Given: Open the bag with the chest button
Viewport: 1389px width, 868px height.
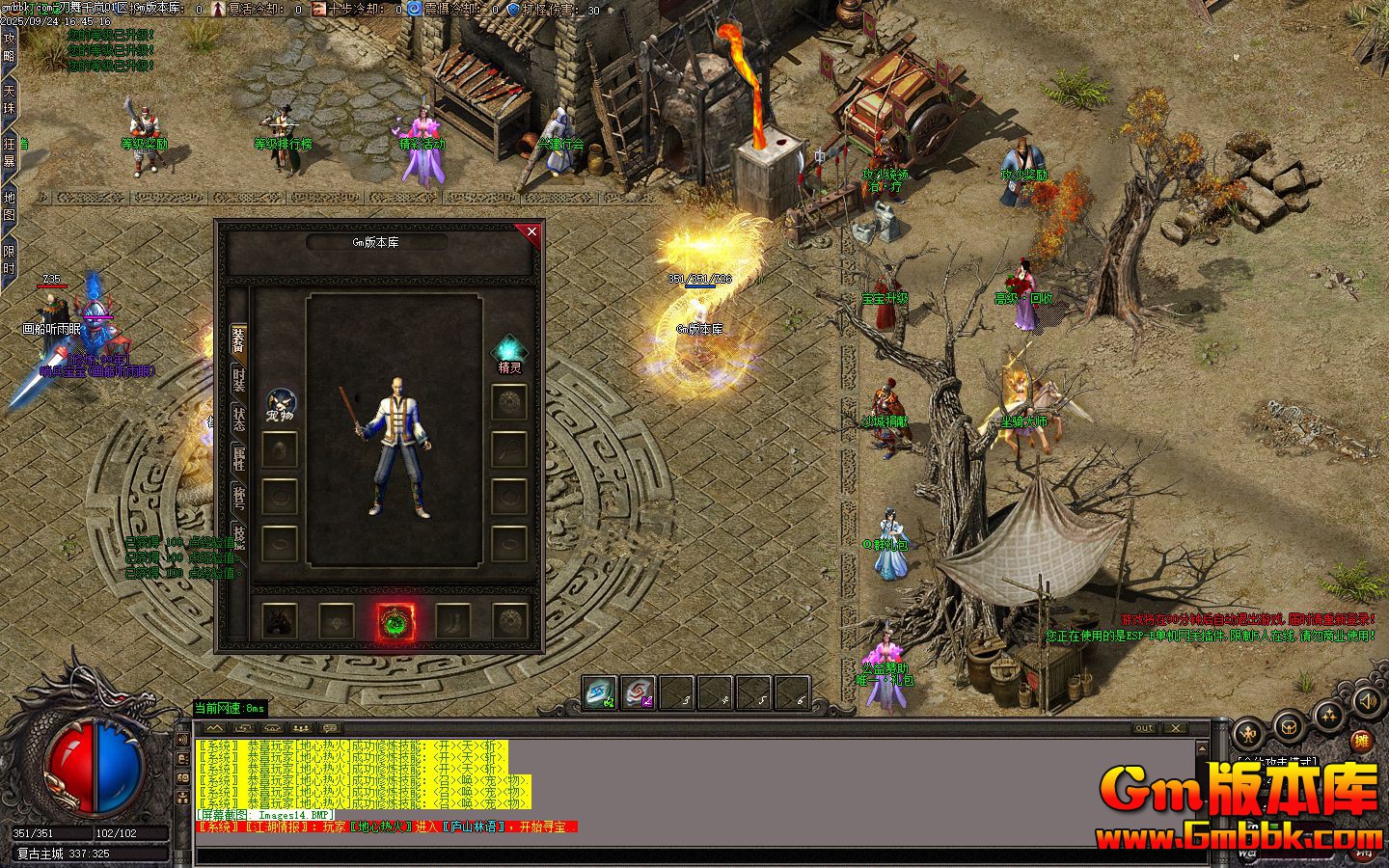Looking at the screenshot, I should 1289,725.
